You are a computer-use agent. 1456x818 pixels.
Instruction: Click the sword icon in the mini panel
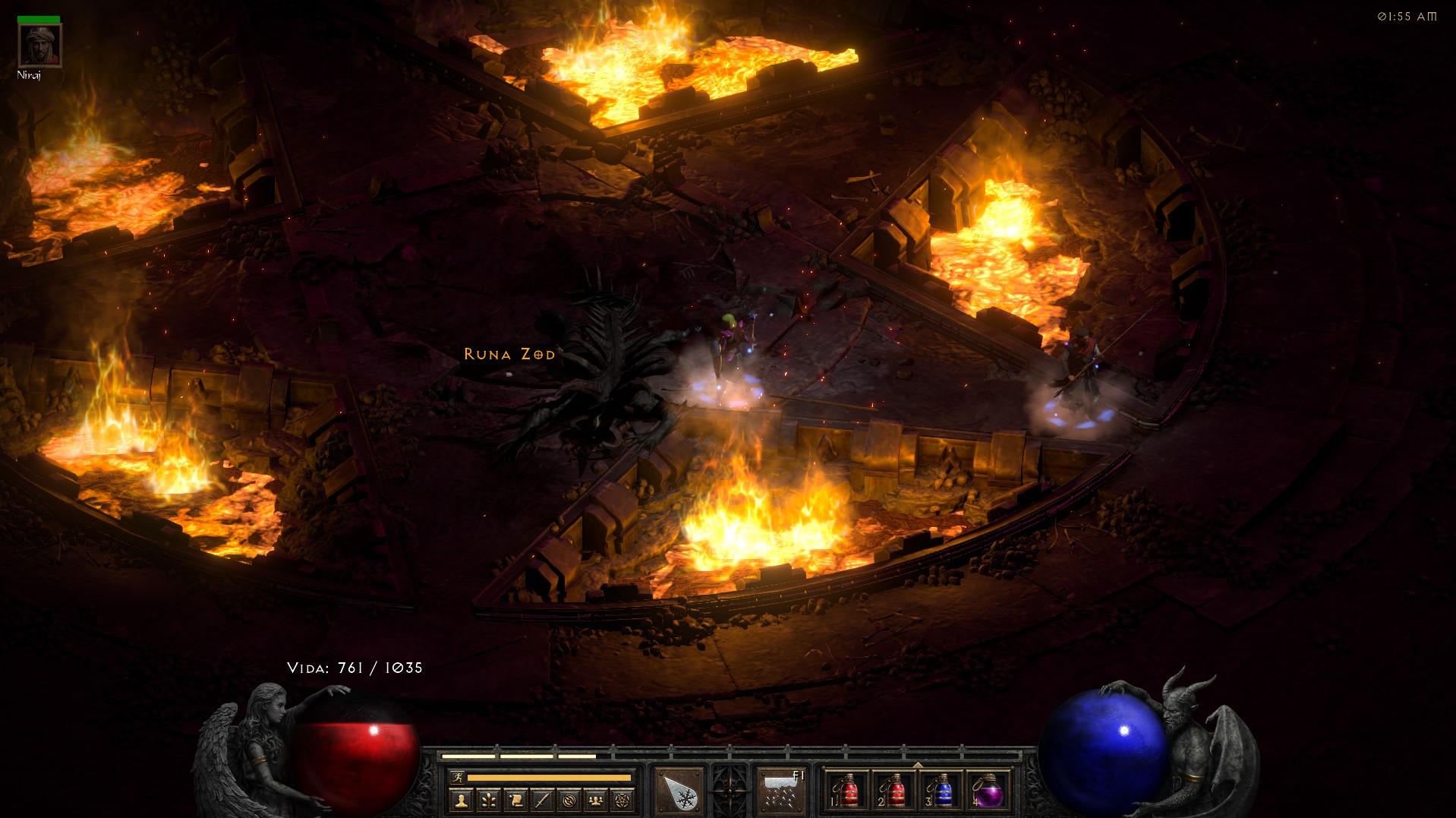coord(542,800)
